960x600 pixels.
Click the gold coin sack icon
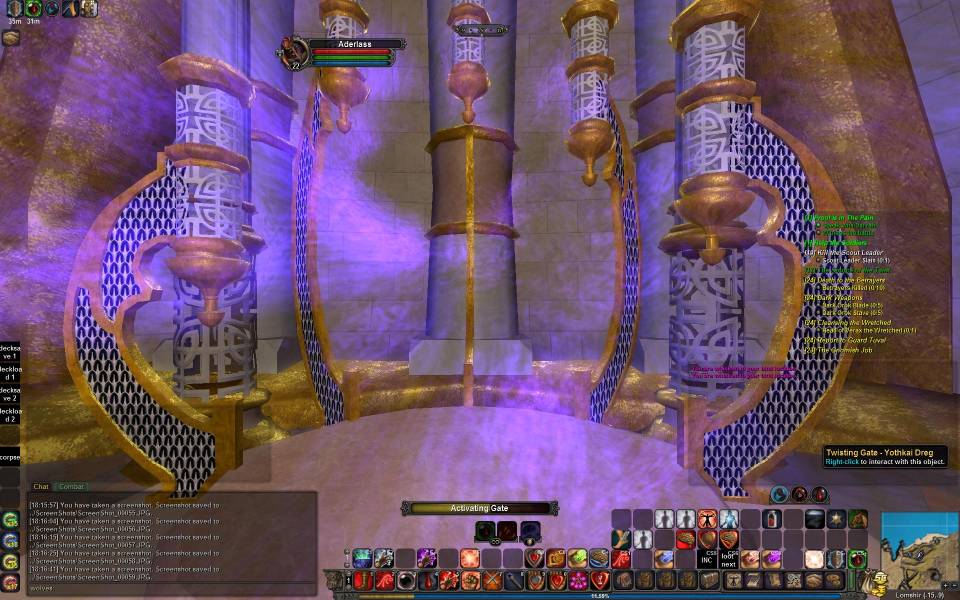click(x=877, y=580)
